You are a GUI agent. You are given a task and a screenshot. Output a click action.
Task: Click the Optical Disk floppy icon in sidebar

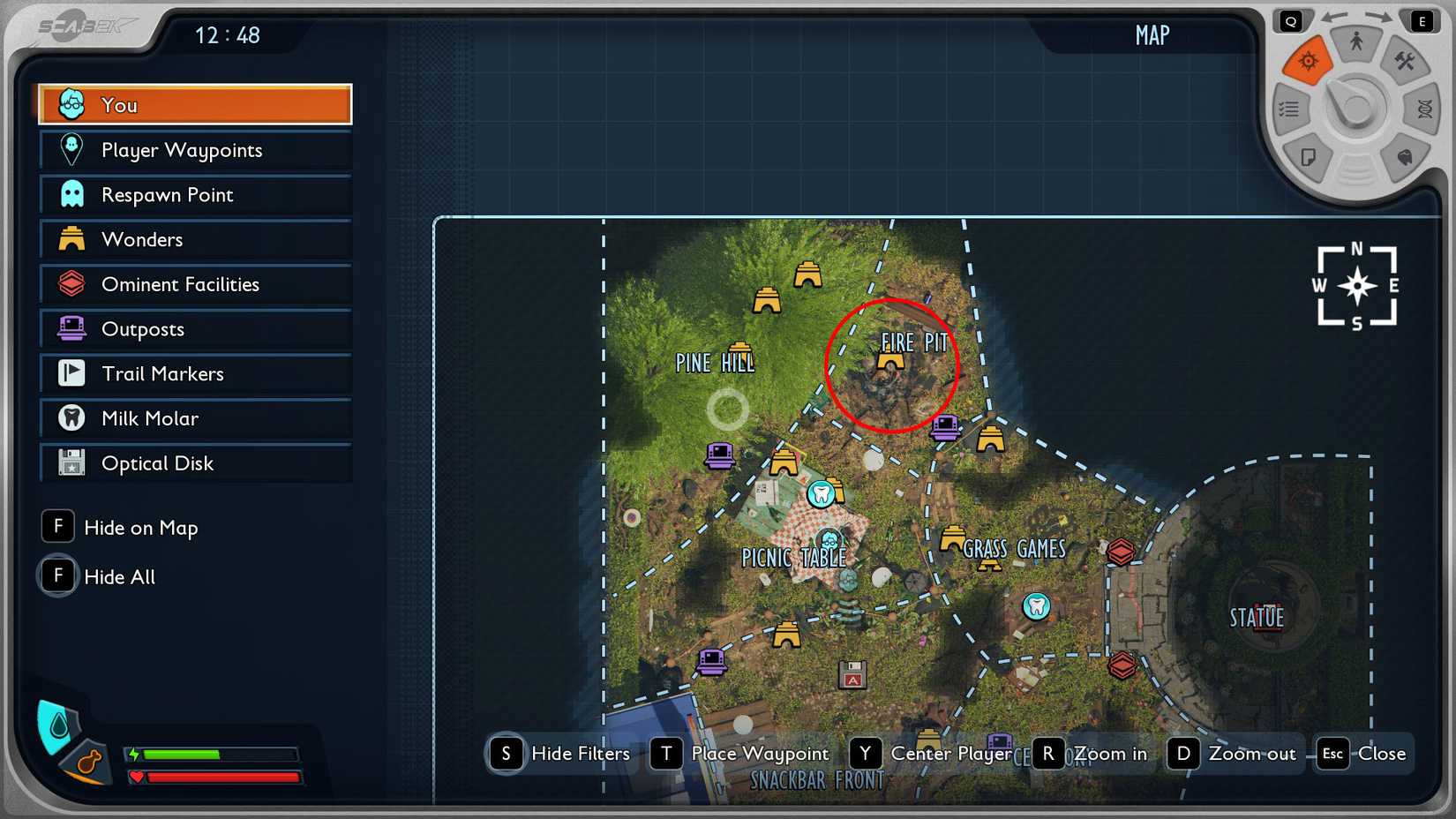[70, 462]
